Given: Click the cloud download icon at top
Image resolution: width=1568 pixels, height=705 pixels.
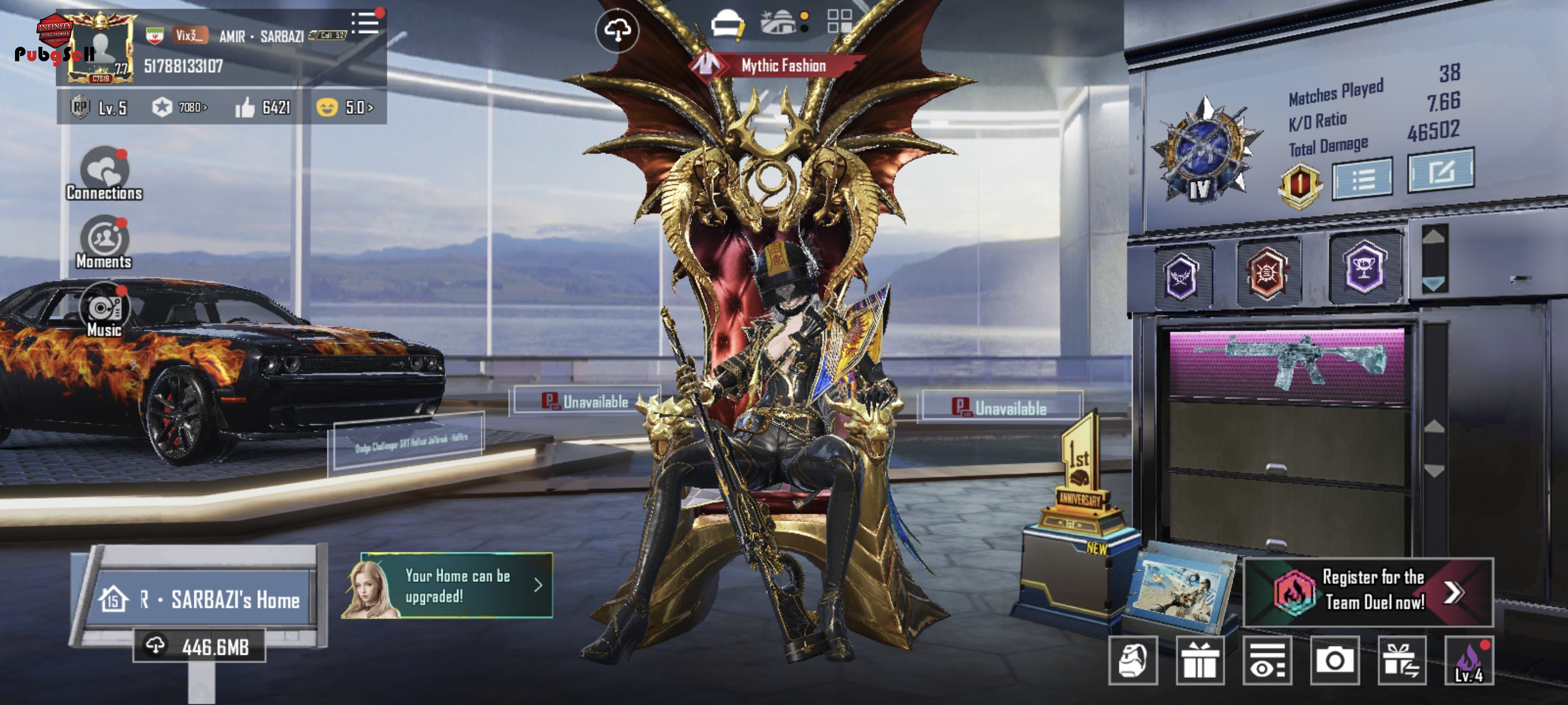Looking at the screenshot, I should point(616,31).
